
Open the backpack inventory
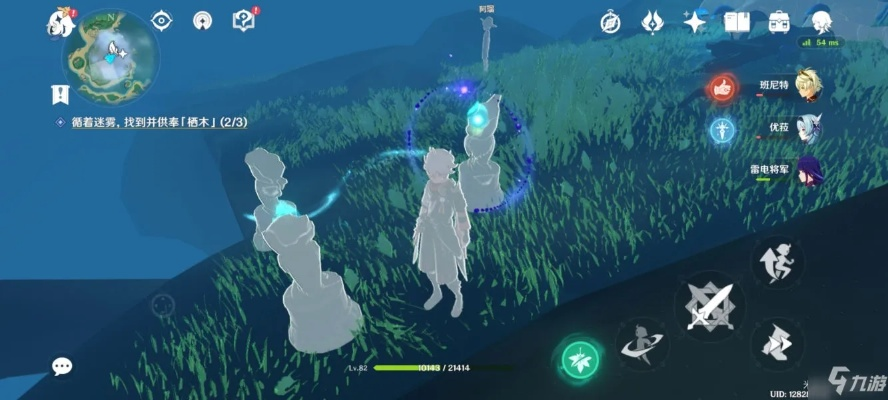[778, 21]
